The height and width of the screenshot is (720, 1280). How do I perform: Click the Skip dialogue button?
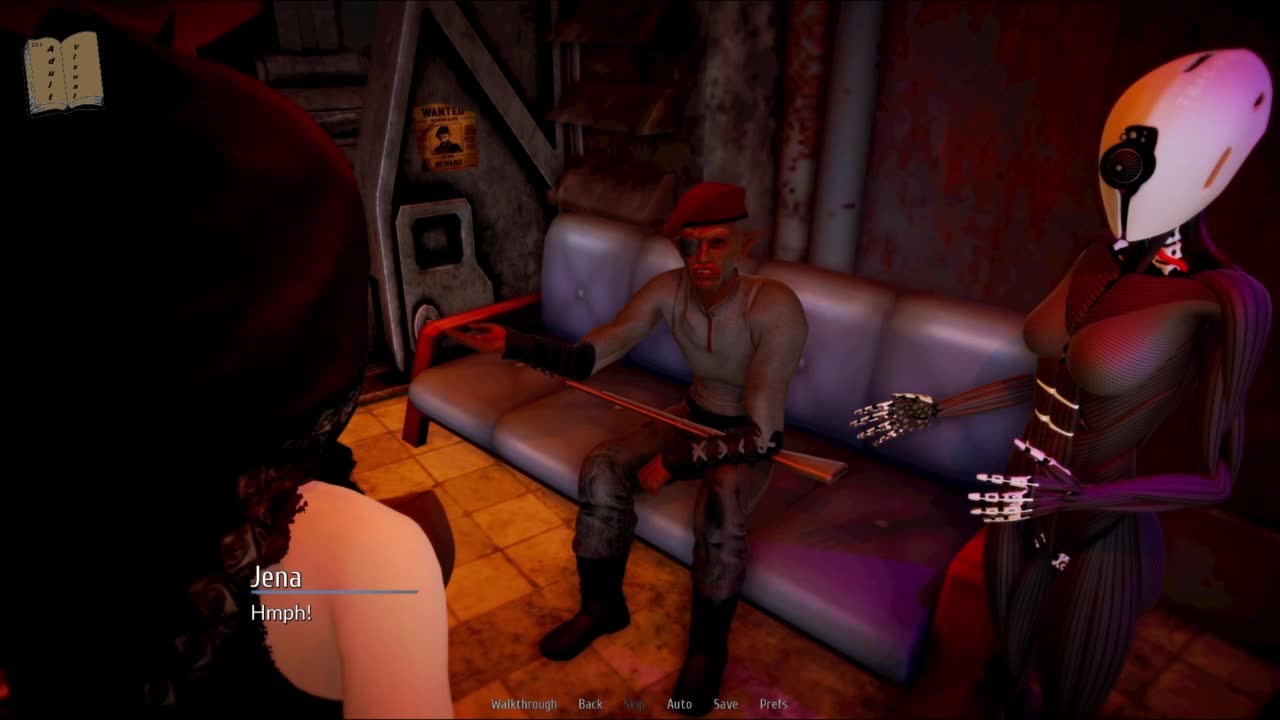point(634,704)
